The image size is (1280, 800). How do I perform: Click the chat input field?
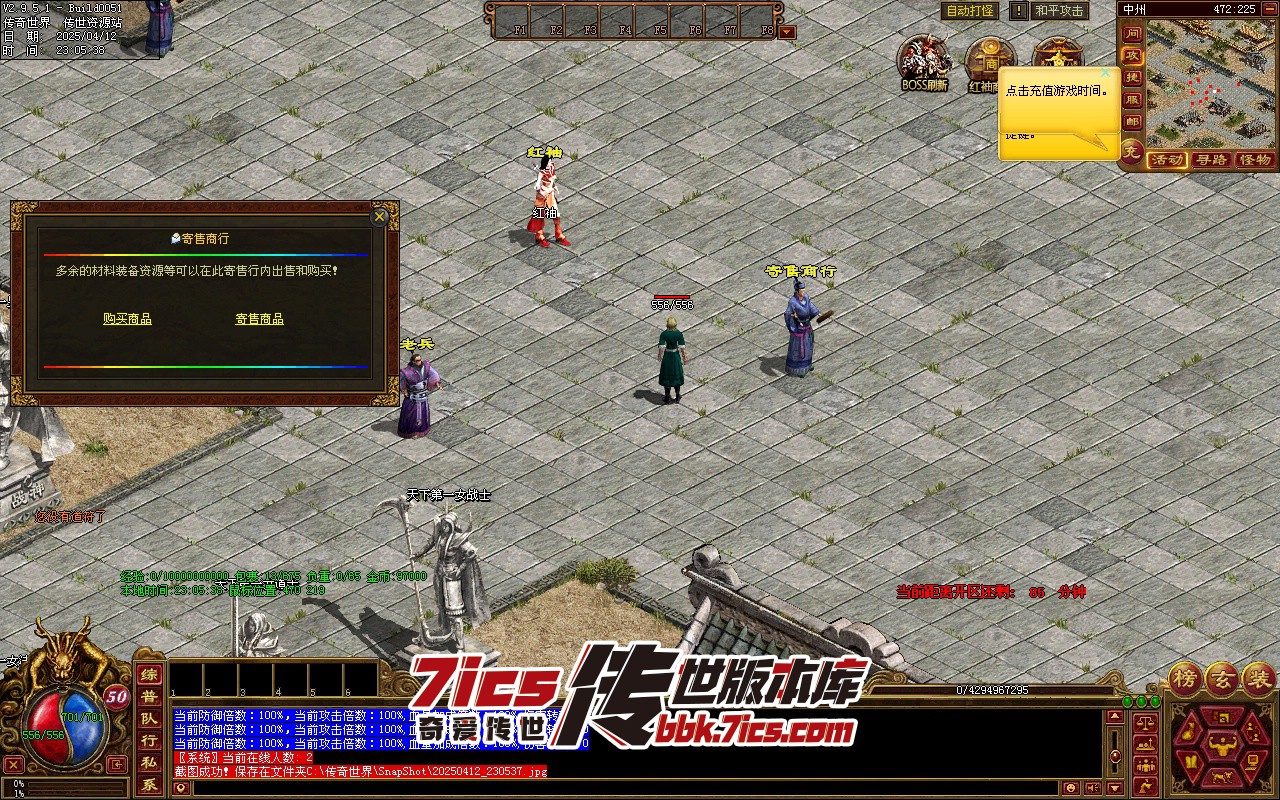click(x=640, y=788)
